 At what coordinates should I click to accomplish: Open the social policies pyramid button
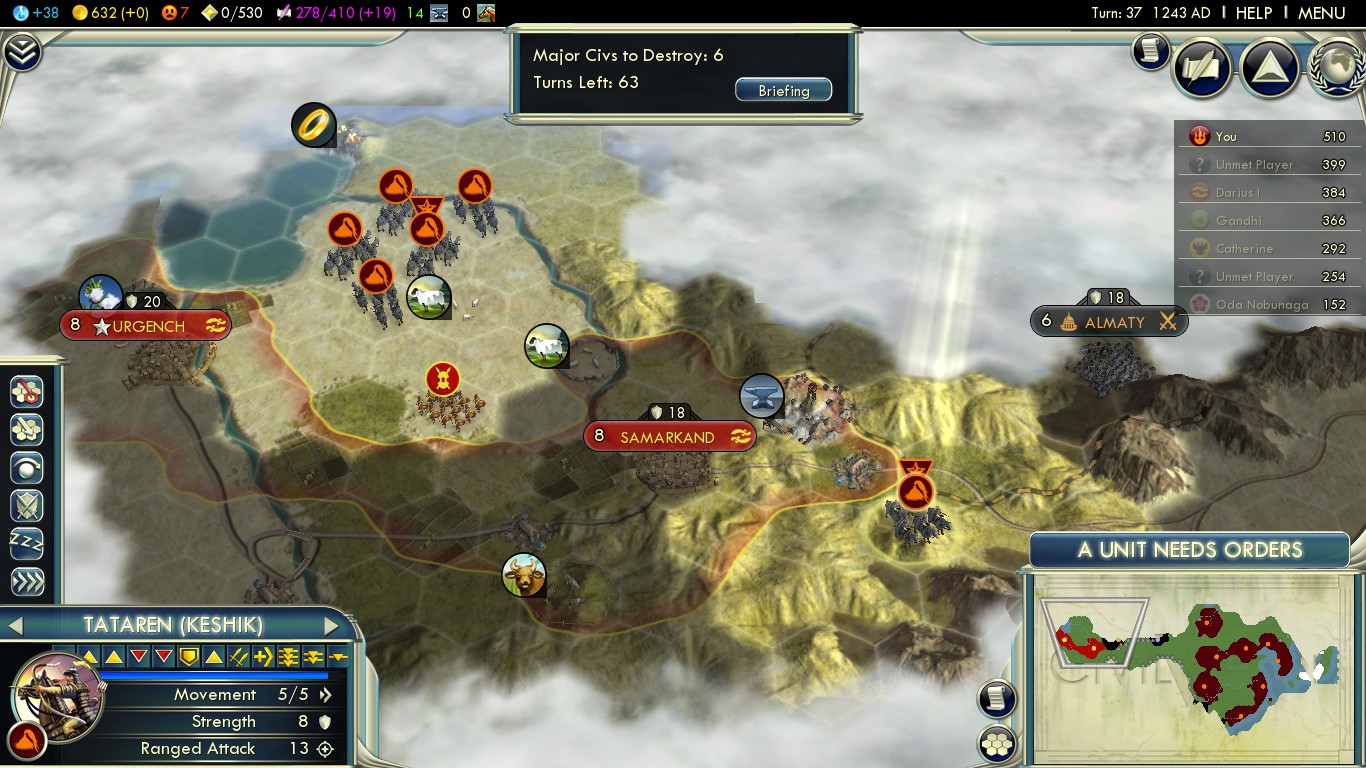[1269, 67]
